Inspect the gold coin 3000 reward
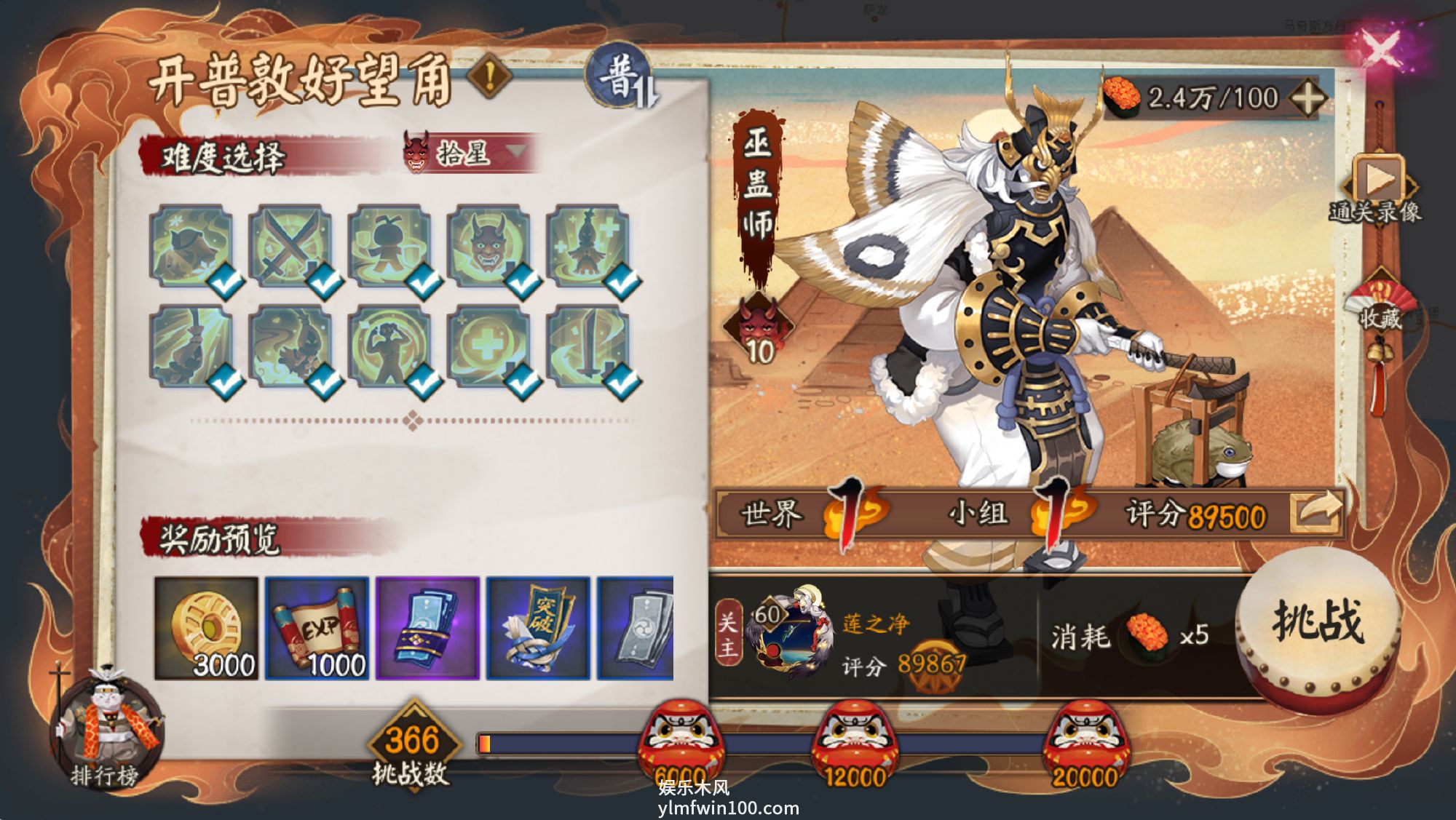 206,629
